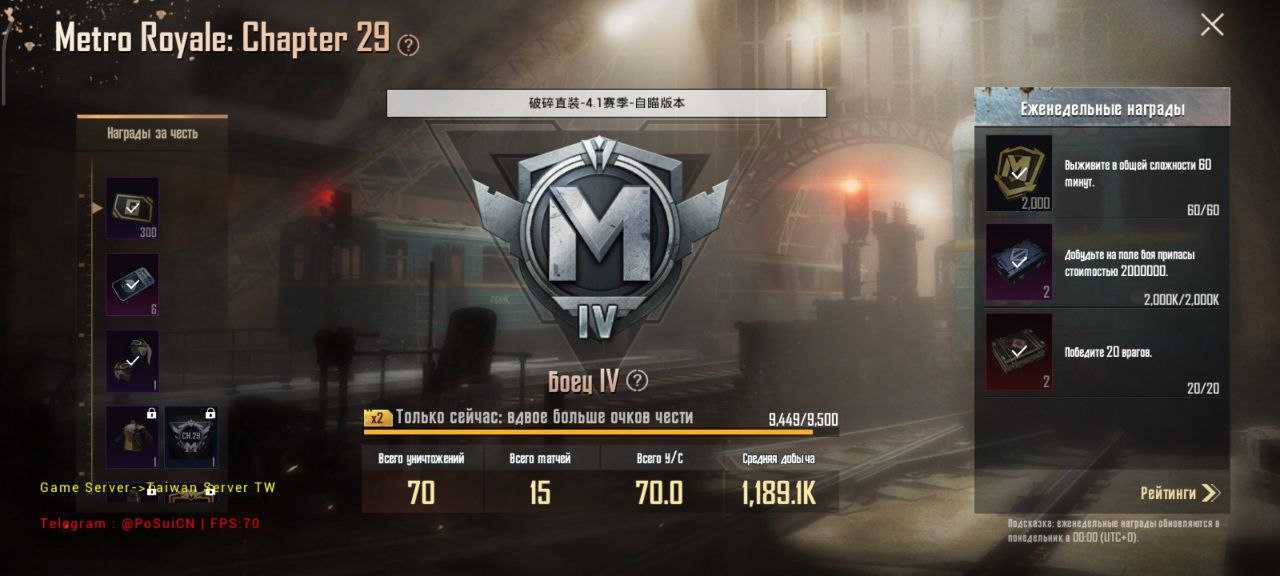Select the locked jacket honor reward
Screen dimensions: 1280x576
coord(132,438)
